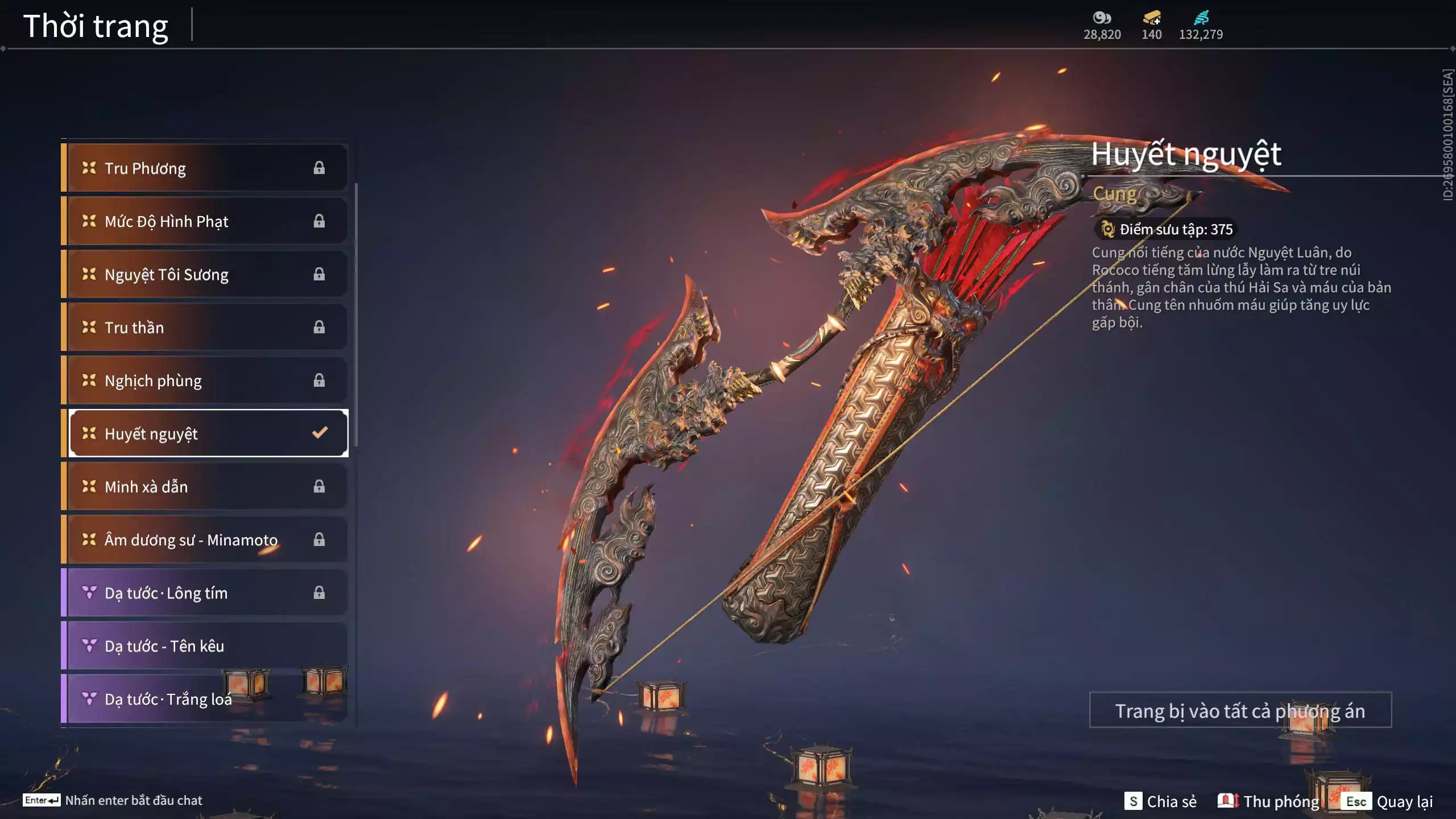Click the lock icon on Tru Phương entry
The image size is (1456, 819).
click(319, 168)
